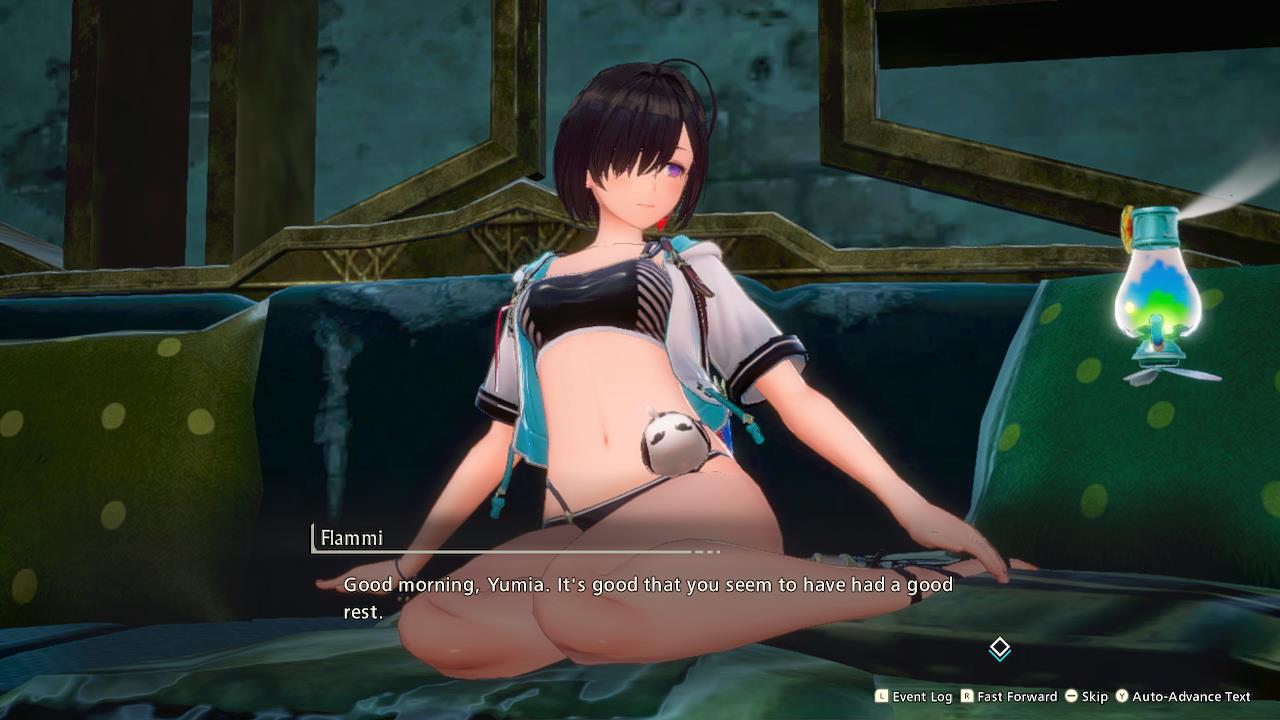Screen dimensions: 1280x720
Task: Click the L shoulder button icon
Action: [880, 696]
